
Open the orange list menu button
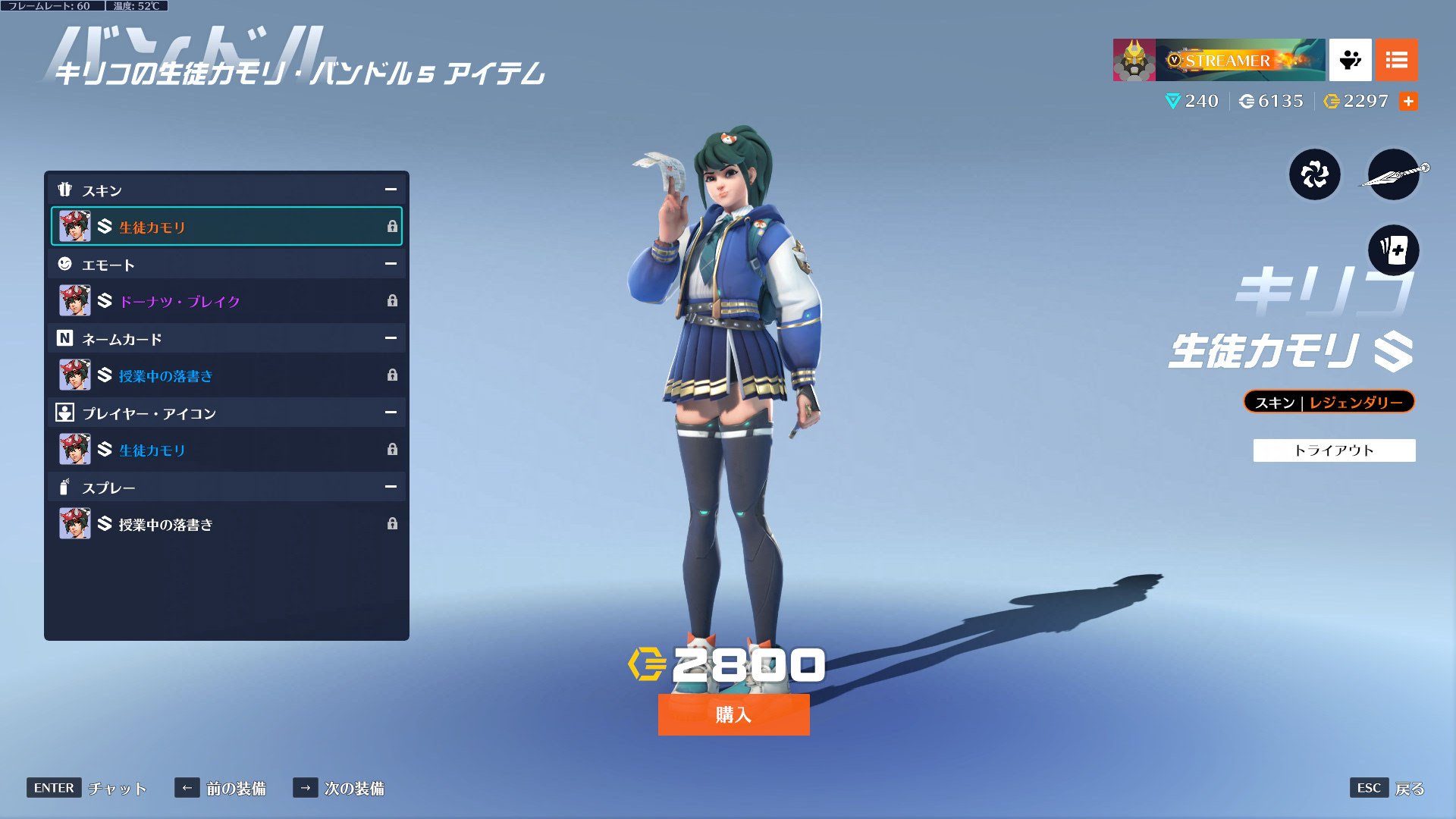click(x=1396, y=60)
